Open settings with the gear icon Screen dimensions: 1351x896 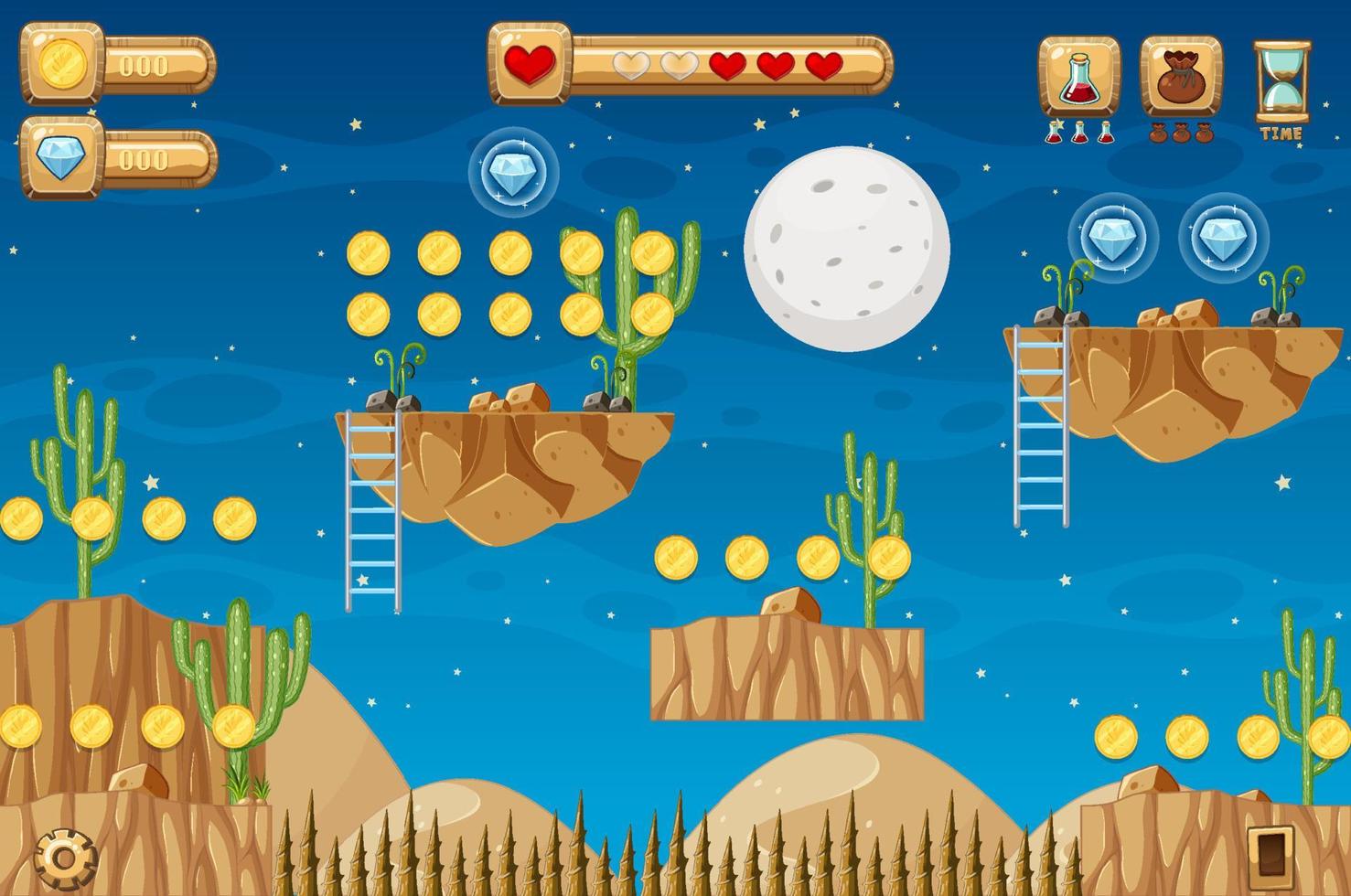point(64,858)
